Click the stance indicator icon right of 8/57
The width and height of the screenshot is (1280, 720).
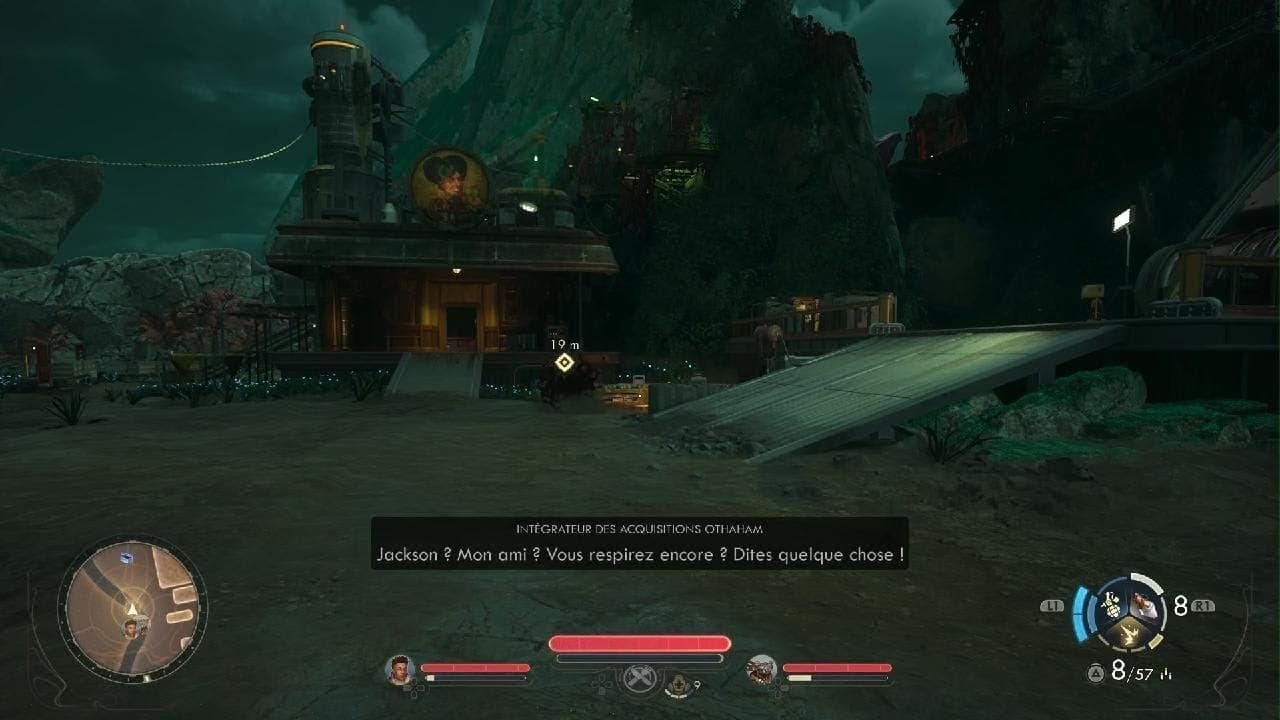[x=1165, y=673]
